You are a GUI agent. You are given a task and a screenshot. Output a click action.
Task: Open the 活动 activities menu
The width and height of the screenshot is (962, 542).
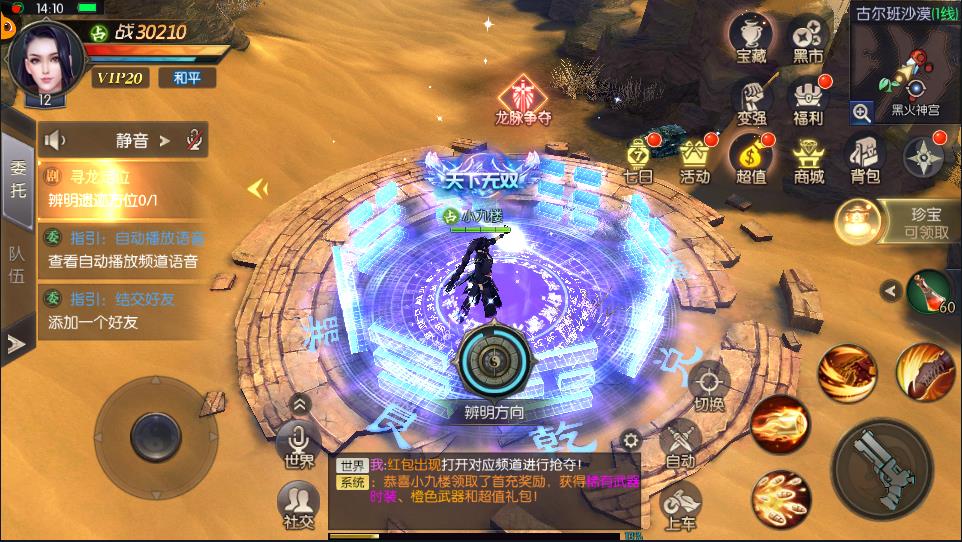[x=694, y=159]
